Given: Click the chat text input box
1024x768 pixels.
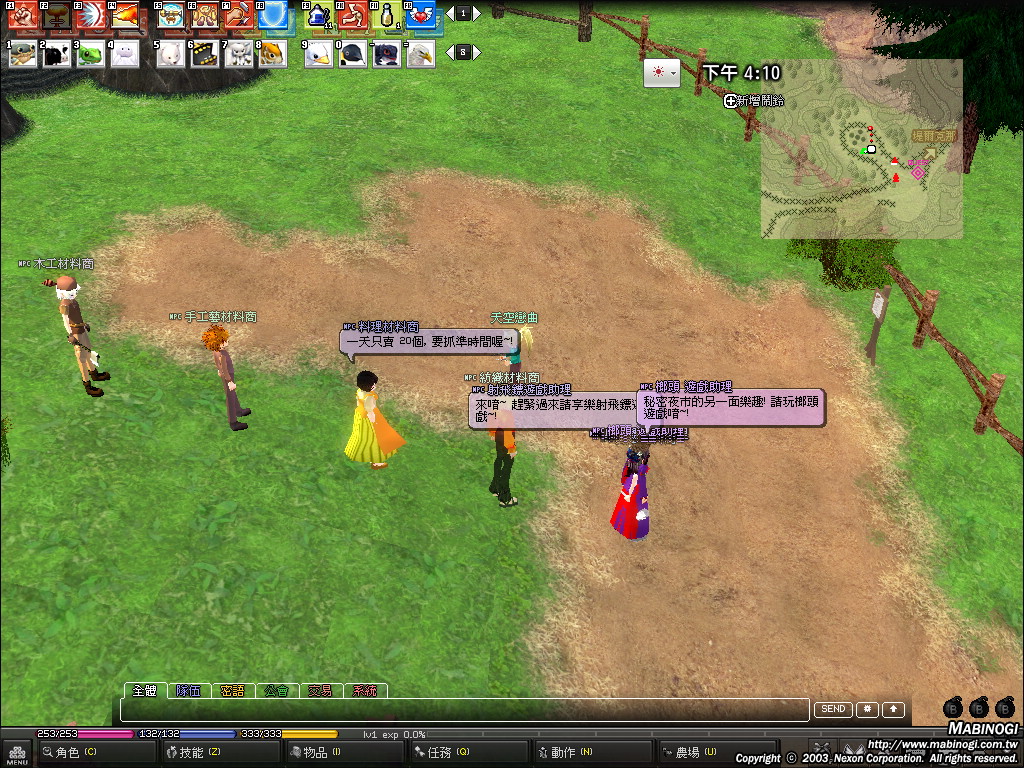Looking at the screenshot, I should 464,710.
